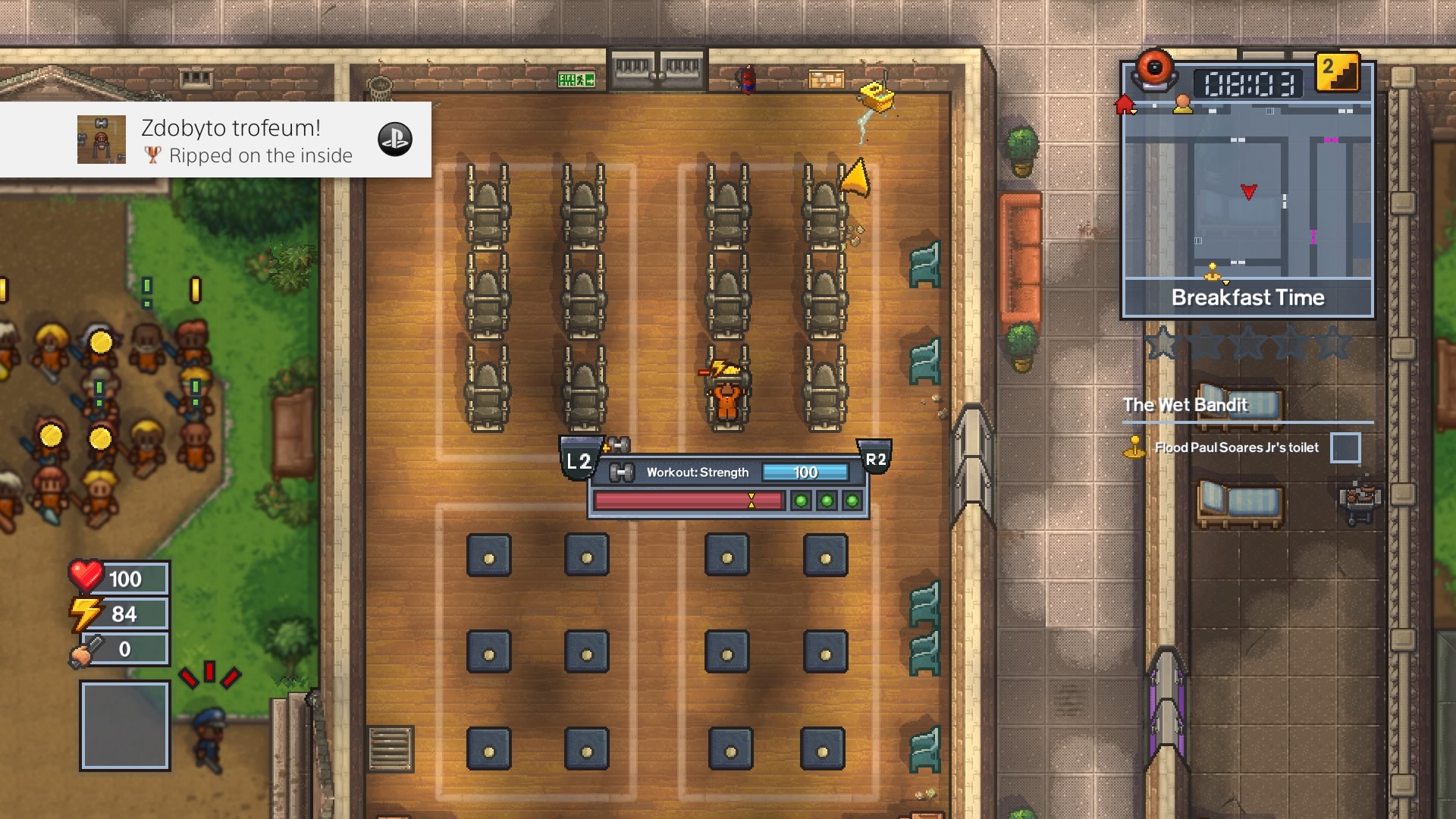
Task: Select the key icon beside the quest objective
Action: (1134, 447)
